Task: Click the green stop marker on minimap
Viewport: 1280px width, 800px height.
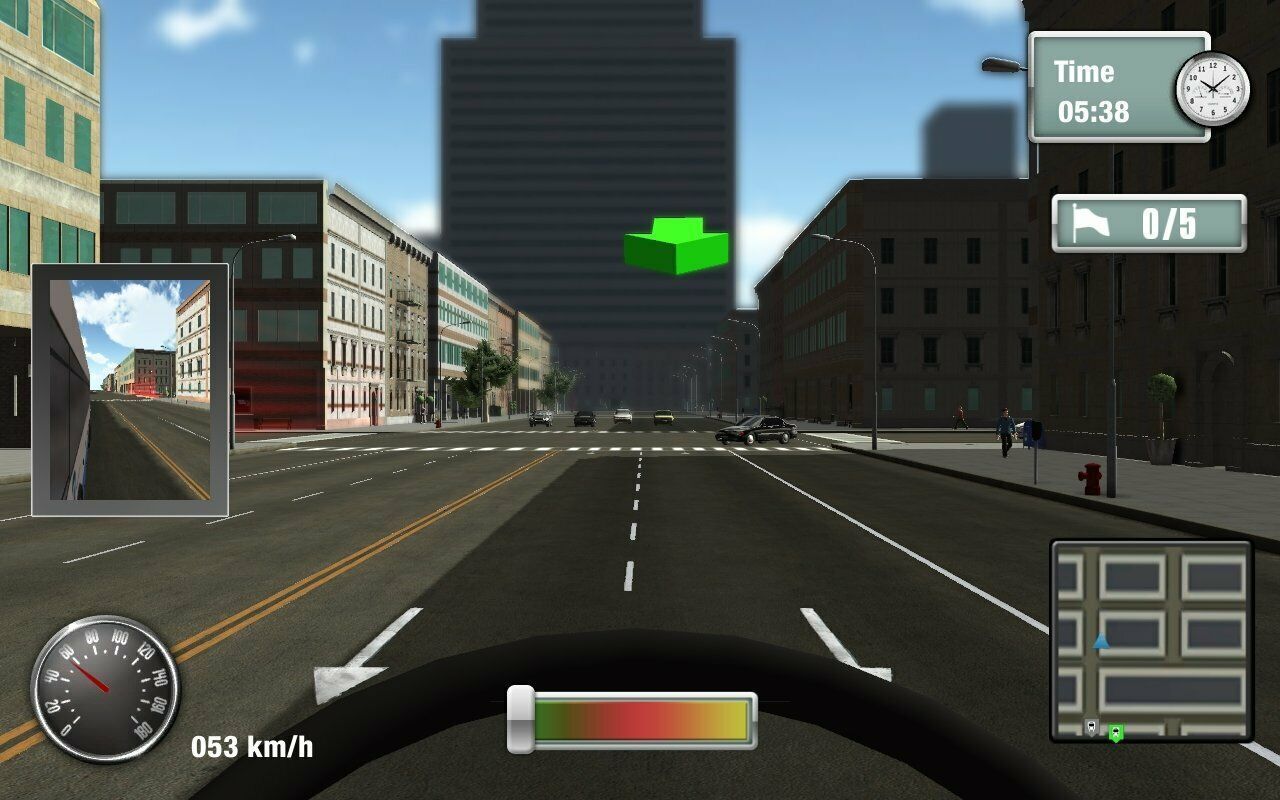Action: pos(1115,732)
